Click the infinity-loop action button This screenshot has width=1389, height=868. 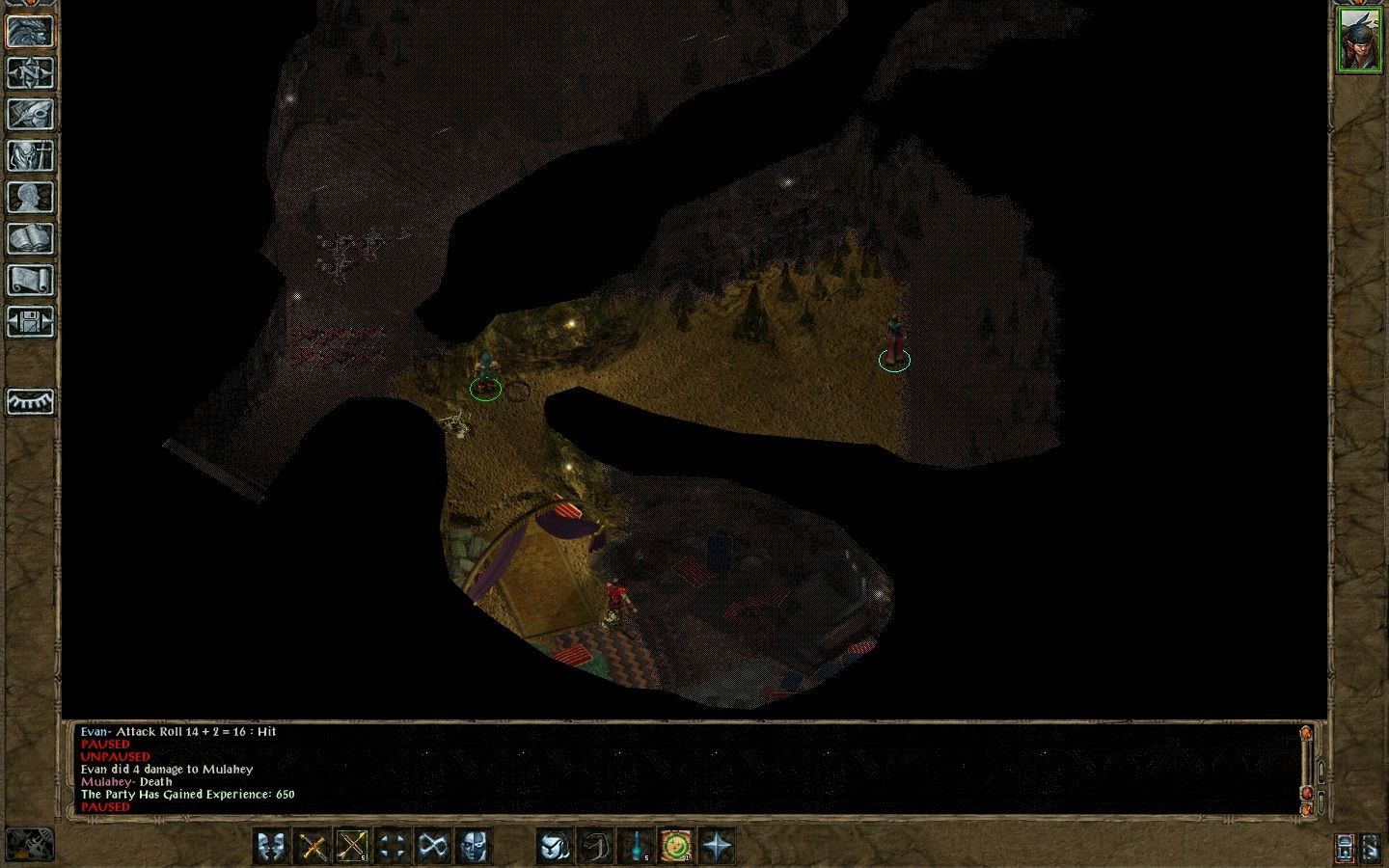tap(433, 847)
